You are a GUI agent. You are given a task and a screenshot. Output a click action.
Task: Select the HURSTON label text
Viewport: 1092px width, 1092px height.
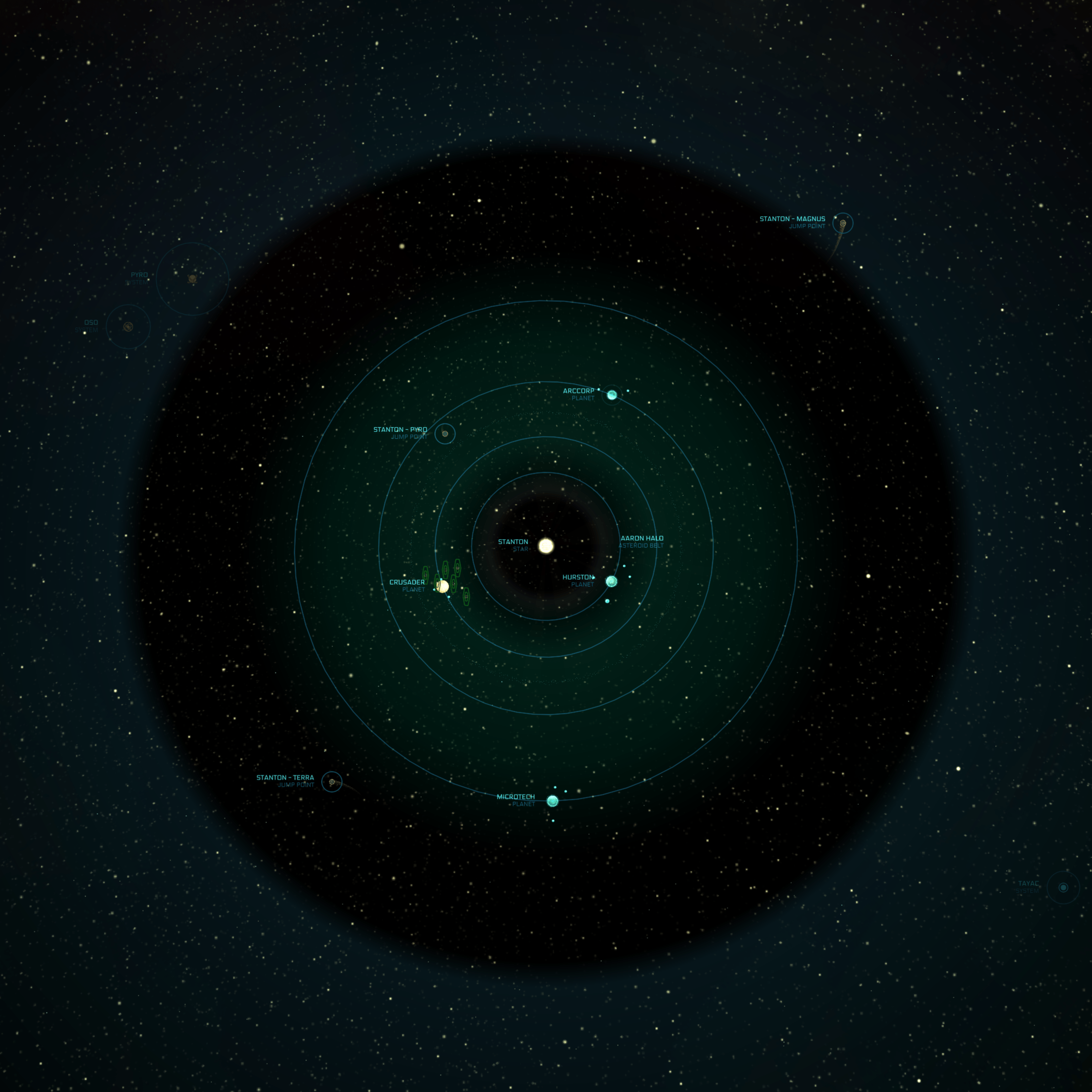pos(578,577)
